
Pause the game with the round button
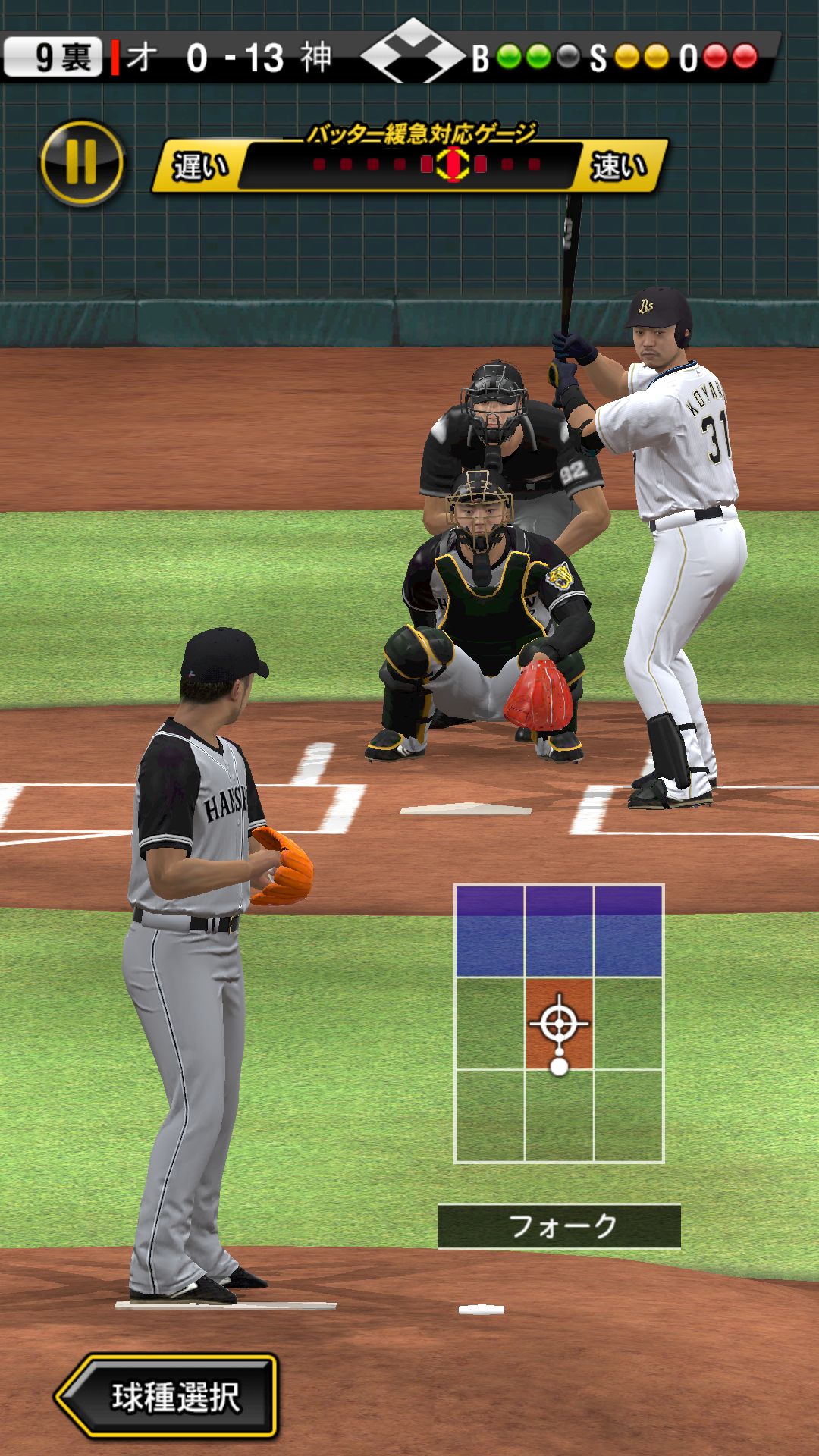(x=82, y=162)
